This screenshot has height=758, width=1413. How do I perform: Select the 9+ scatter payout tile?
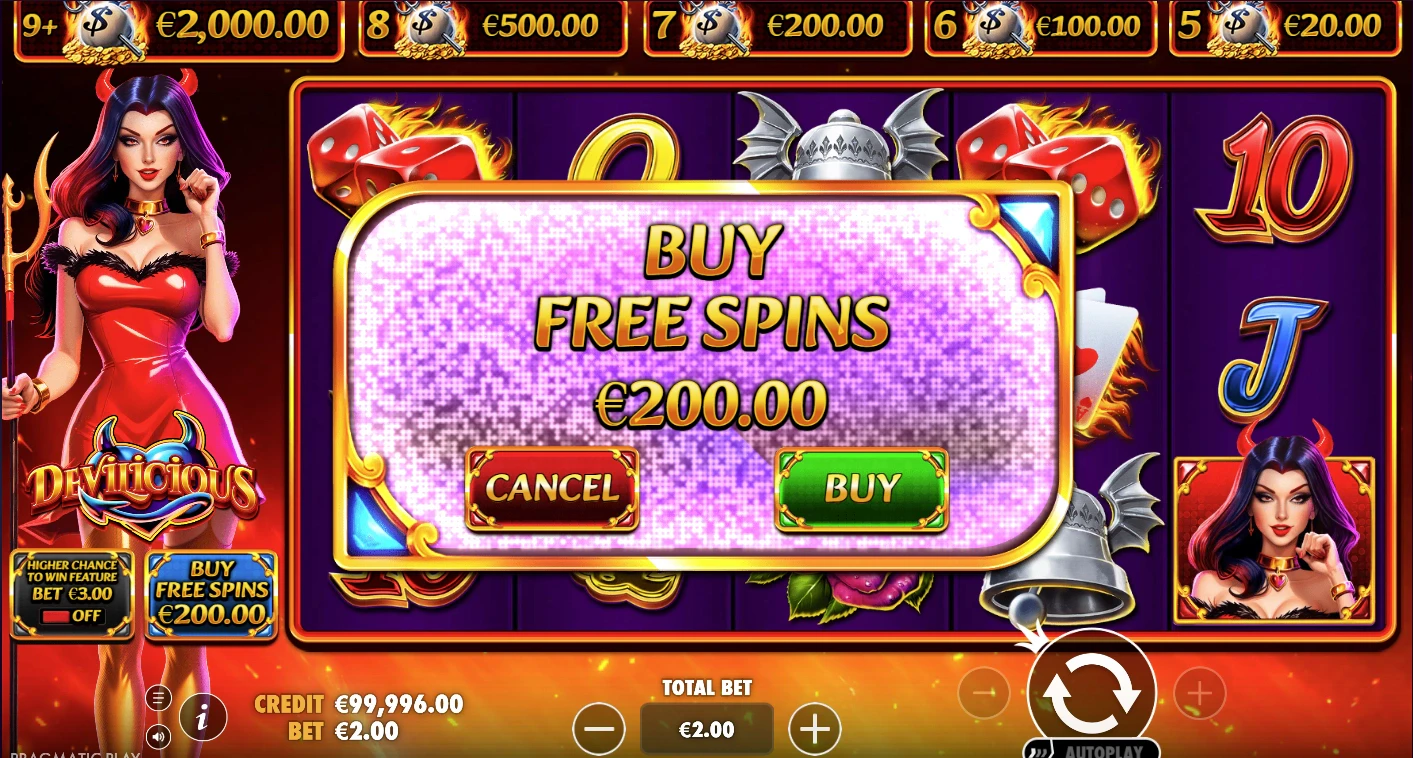click(175, 25)
